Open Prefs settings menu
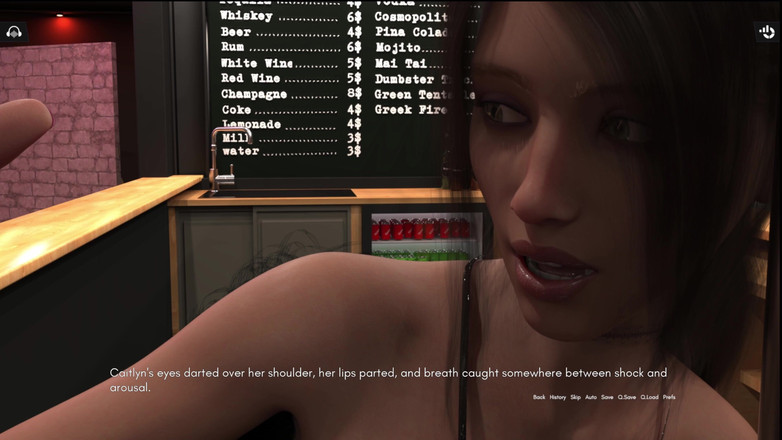The image size is (782, 440). click(669, 397)
